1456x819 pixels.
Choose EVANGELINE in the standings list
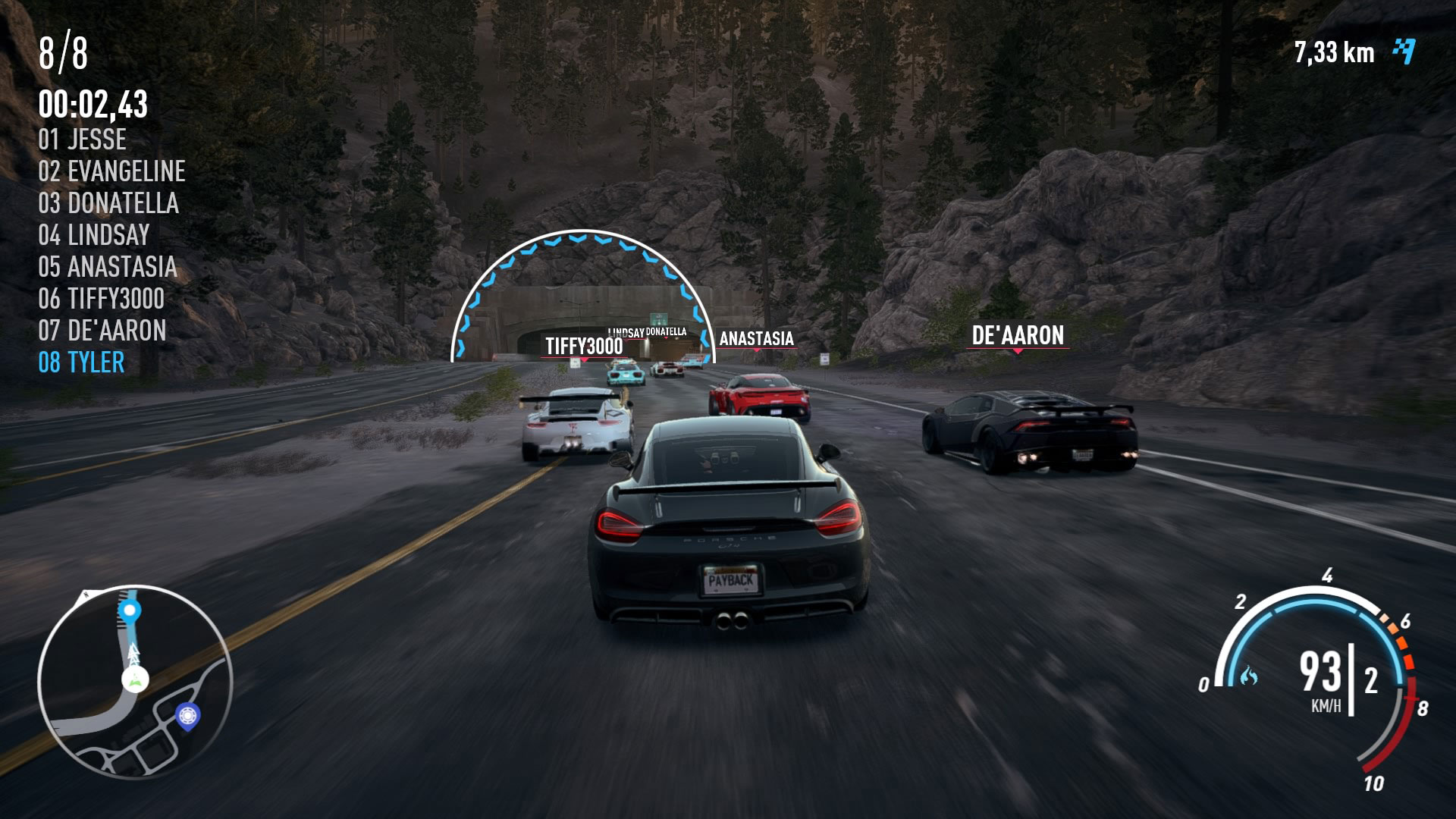[111, 171]
